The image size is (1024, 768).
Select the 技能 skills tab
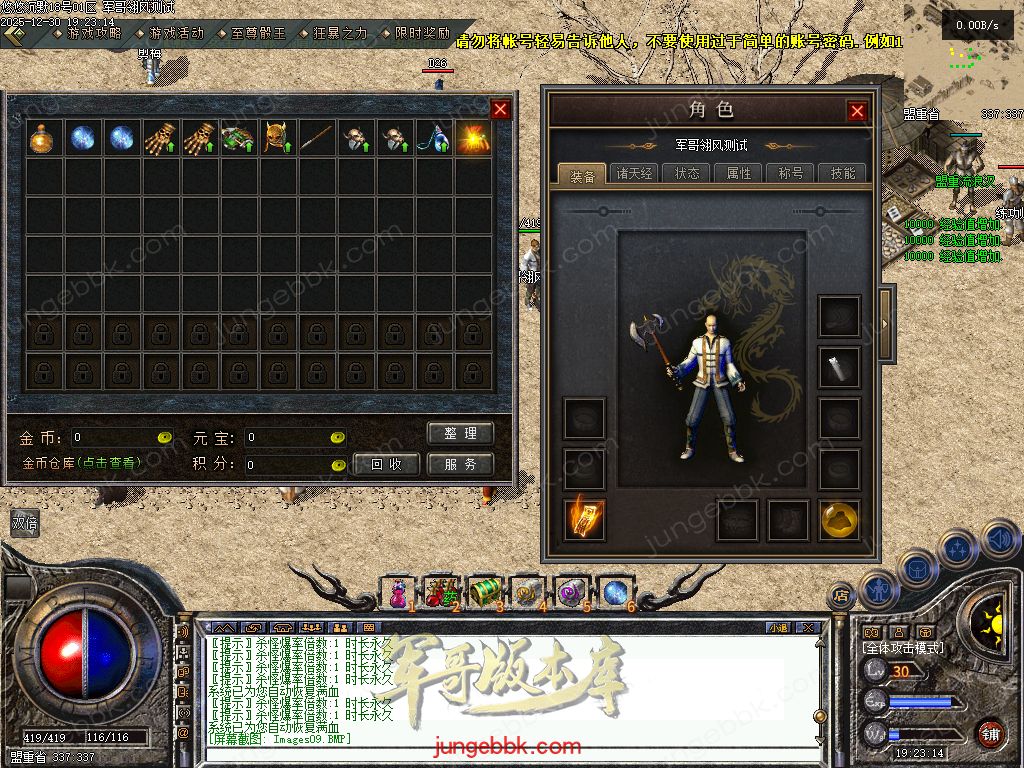tap(843, 173)
